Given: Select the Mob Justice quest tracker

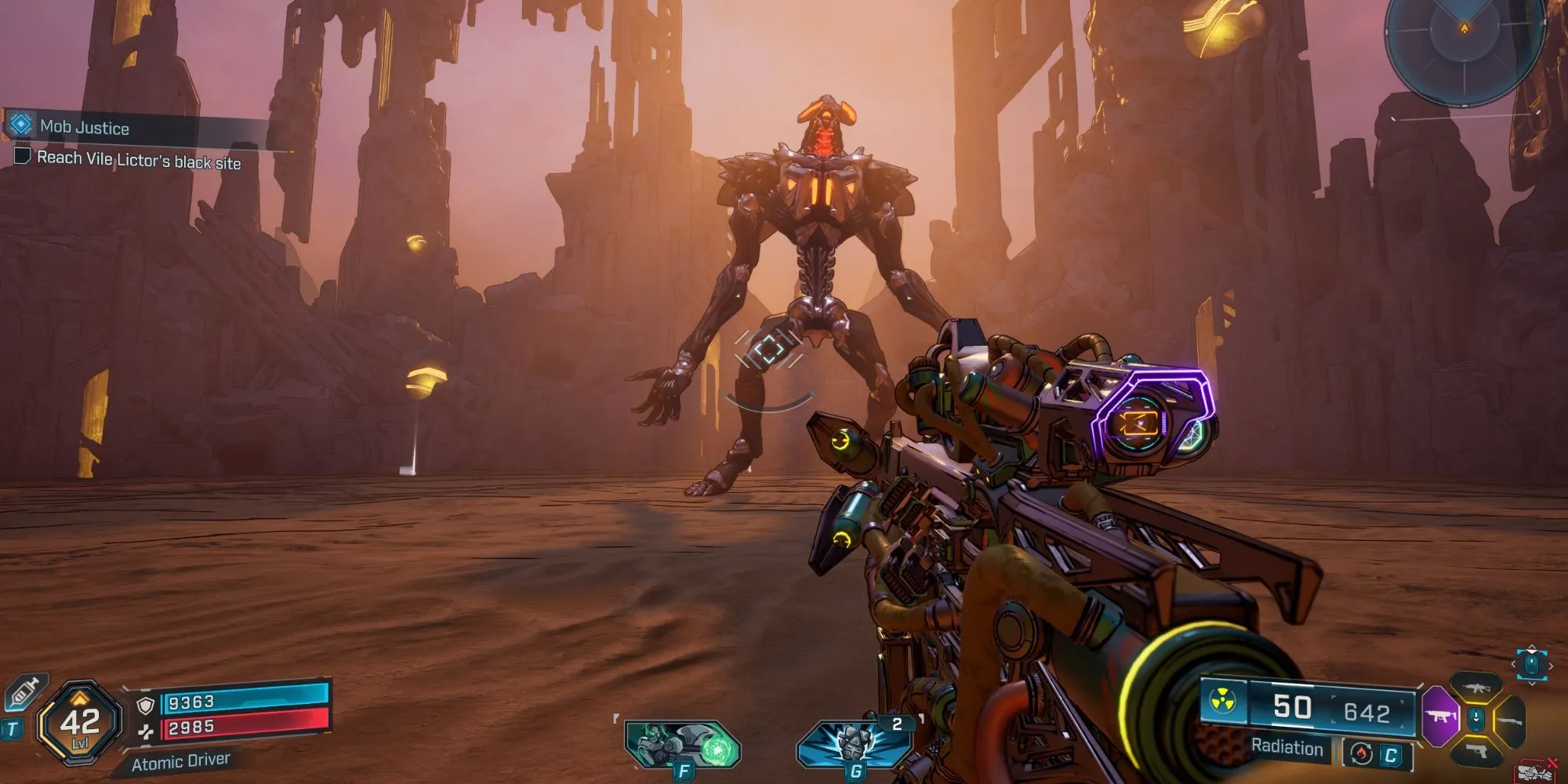Looking at the screenshot, I should [85, 127].
